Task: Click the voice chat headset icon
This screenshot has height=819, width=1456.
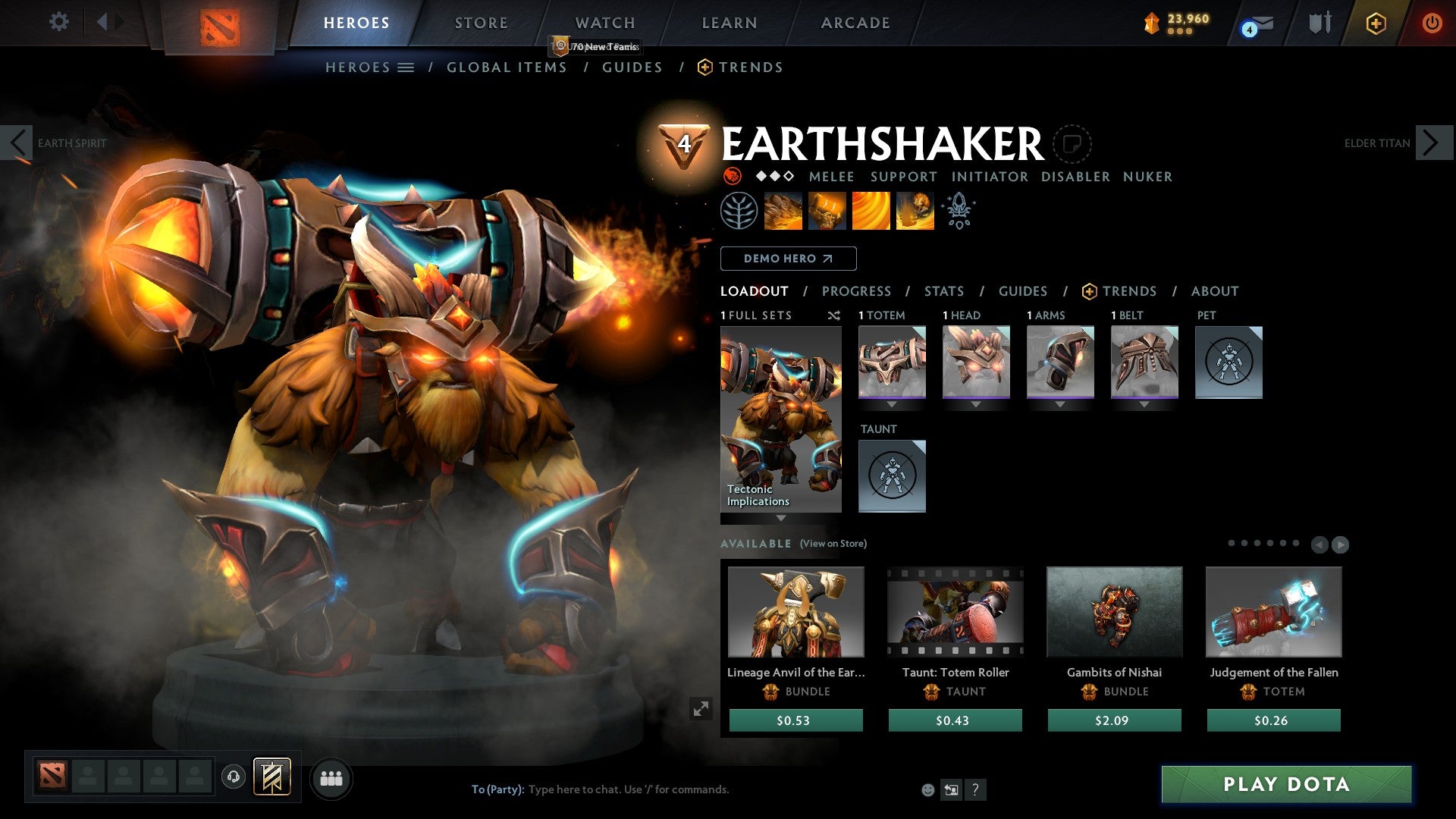Action: click(234, 778)
